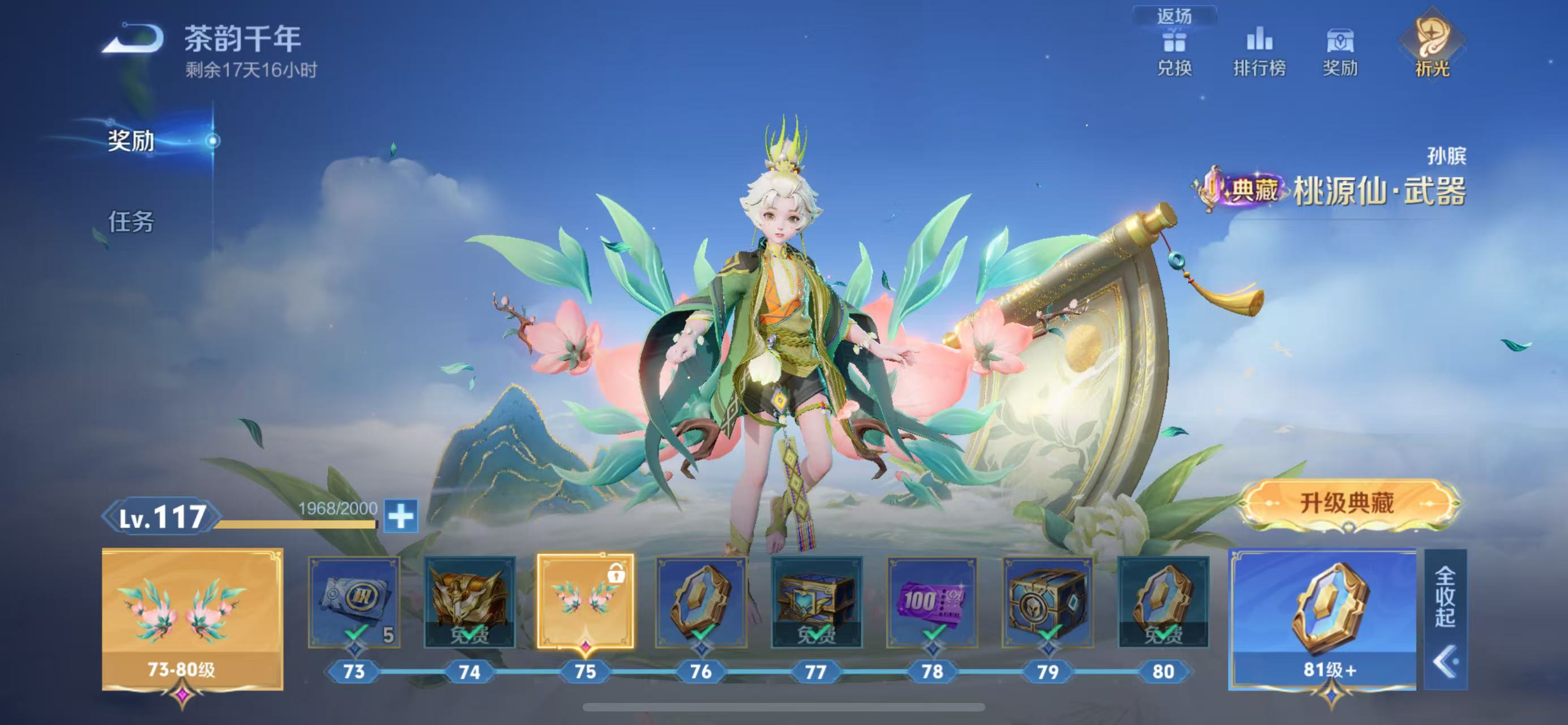Screen dimensions: 1568x725
Task: Open the 81级+ gem reward card
Action: 1322,618
